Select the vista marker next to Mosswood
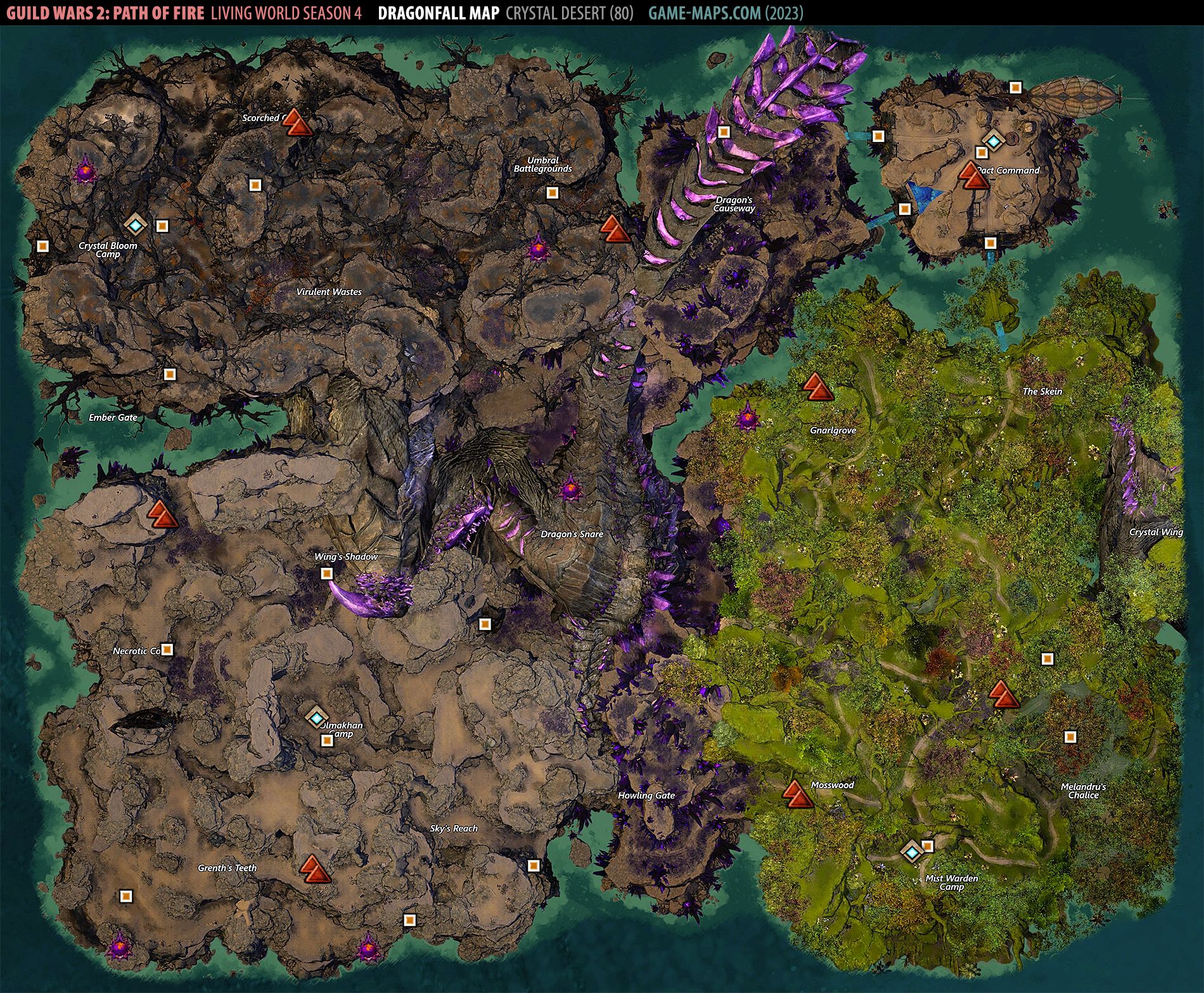 pyautogui.click(x=797, y=794)
